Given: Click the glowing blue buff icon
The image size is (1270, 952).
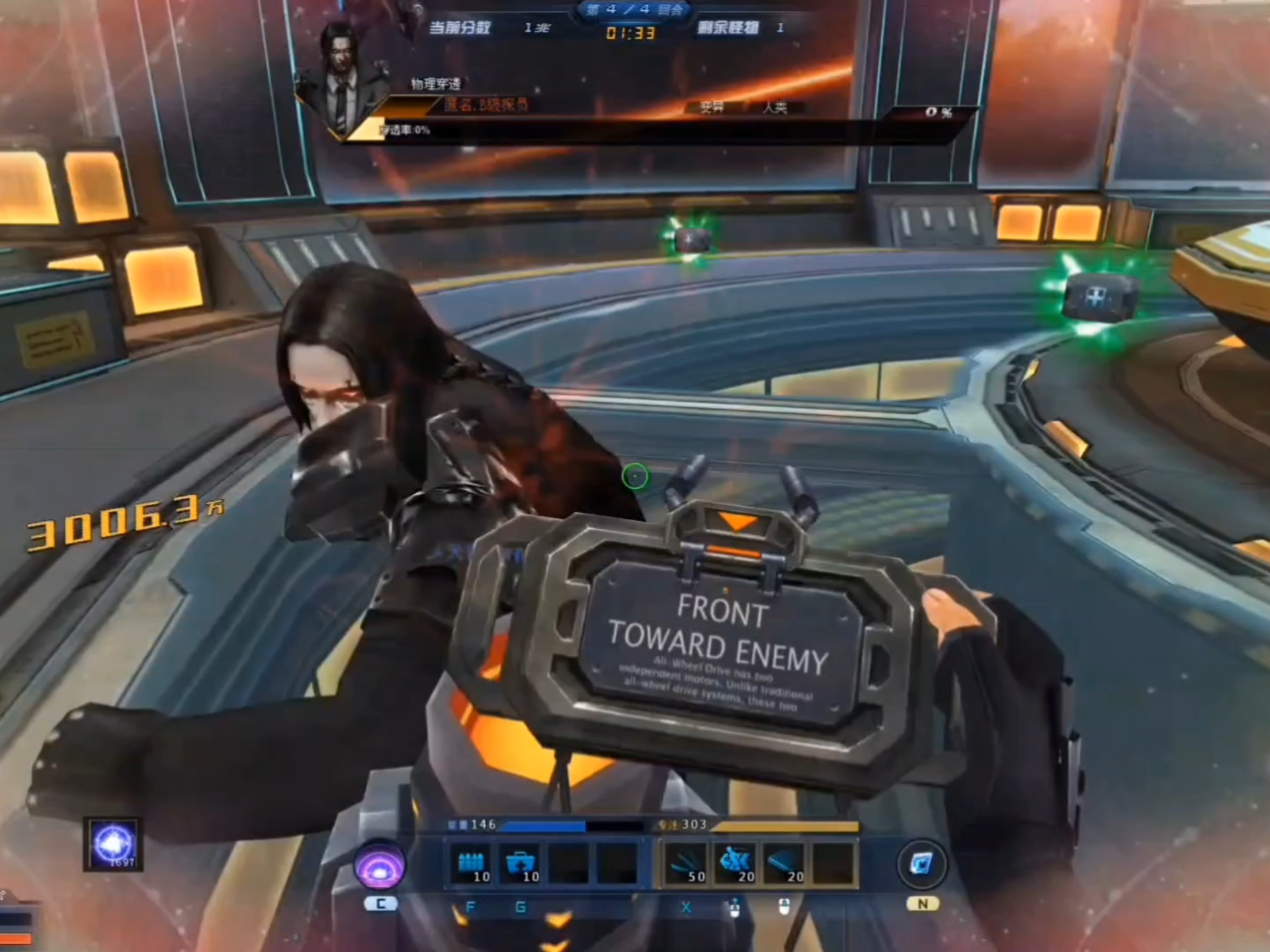Looking at the screenshot, I should pos(114,844).
